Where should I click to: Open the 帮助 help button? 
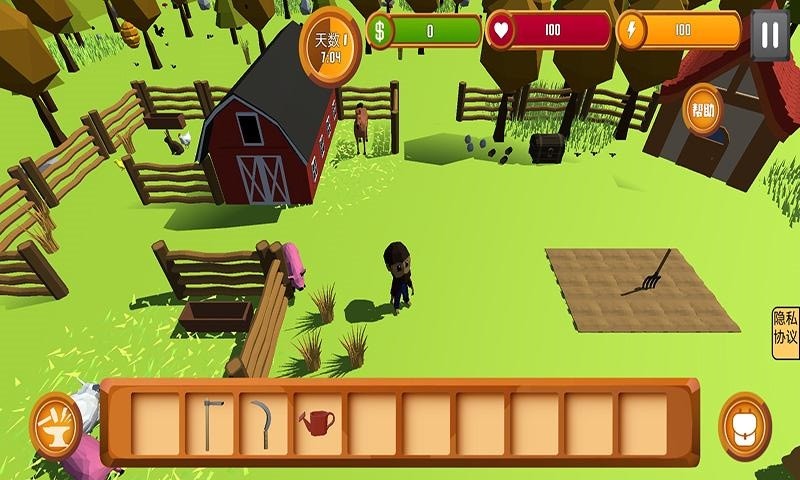tap(704, 110)
